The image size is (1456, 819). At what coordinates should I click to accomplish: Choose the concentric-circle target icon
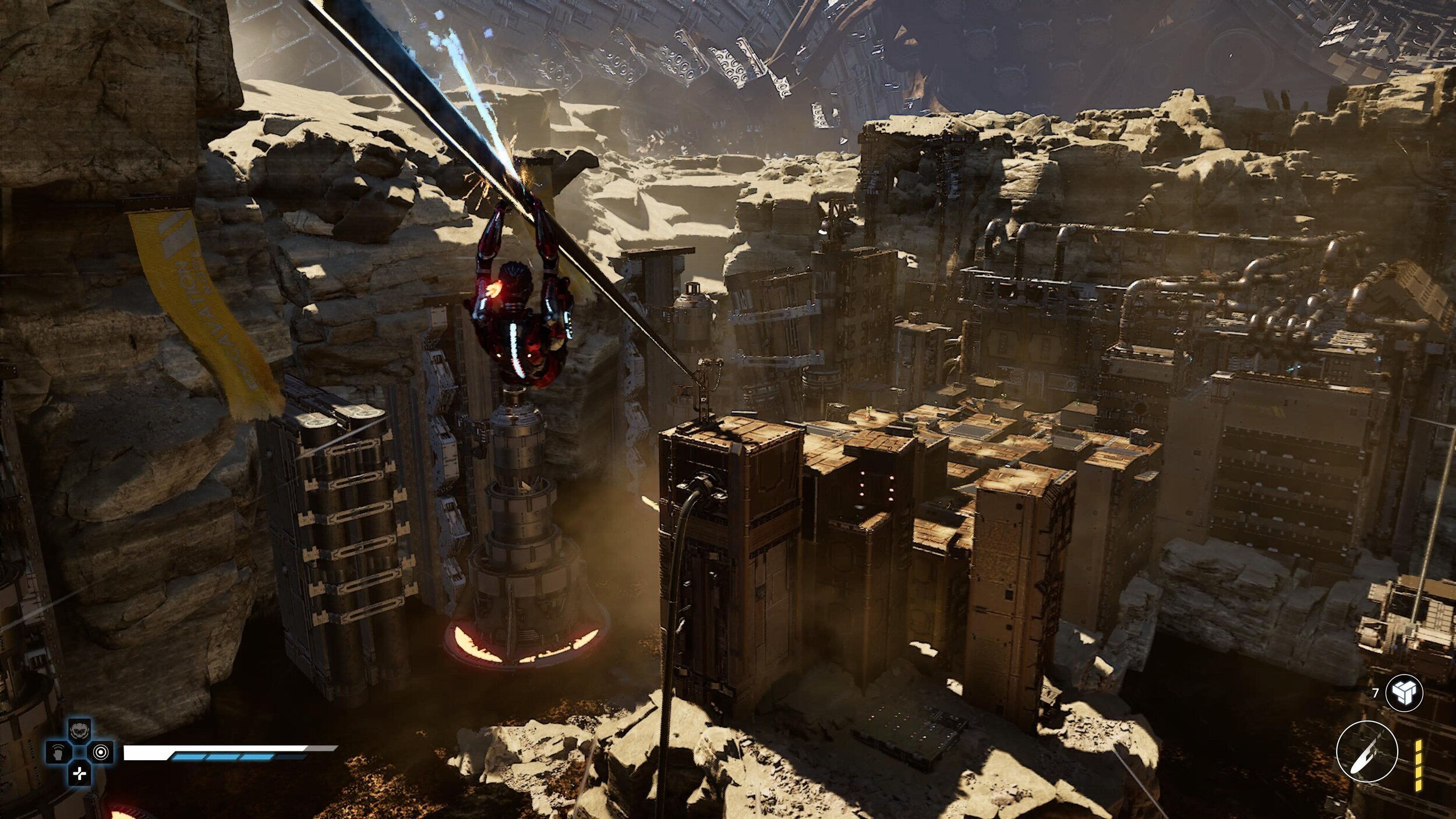[x=101, y=752]
